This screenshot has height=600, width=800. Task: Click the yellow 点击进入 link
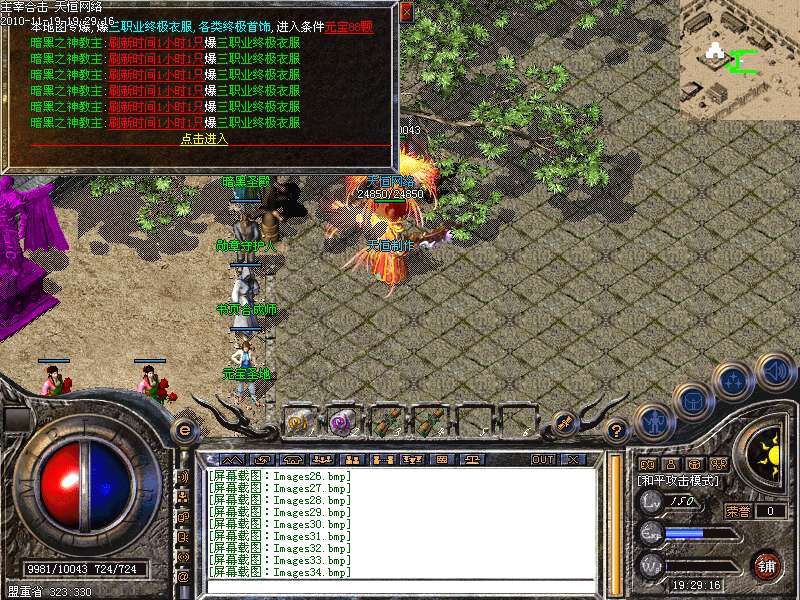point(204,139)
